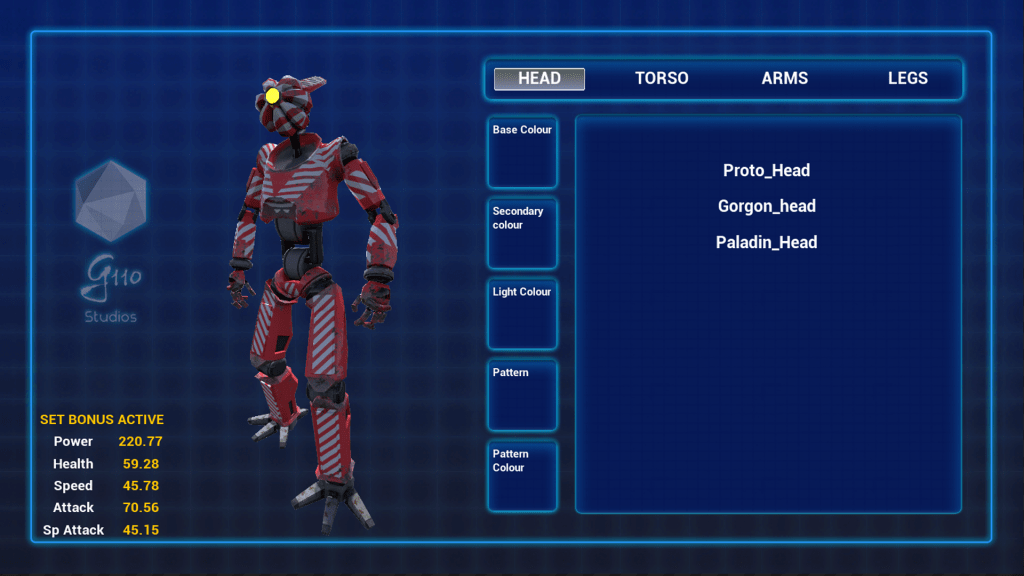Show the LEGS tab
Viewport: 1024px width, 576px height.
908,79
